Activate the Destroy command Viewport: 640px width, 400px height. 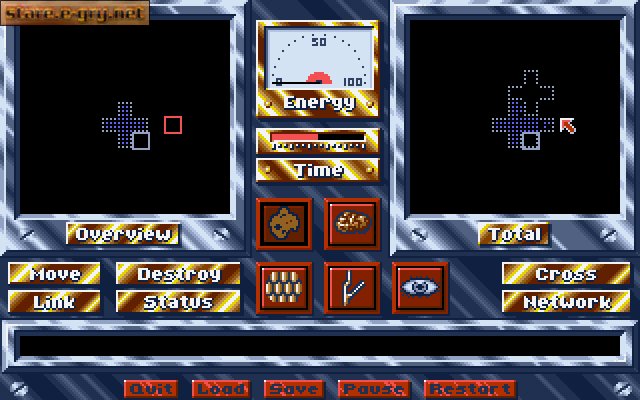179,274
